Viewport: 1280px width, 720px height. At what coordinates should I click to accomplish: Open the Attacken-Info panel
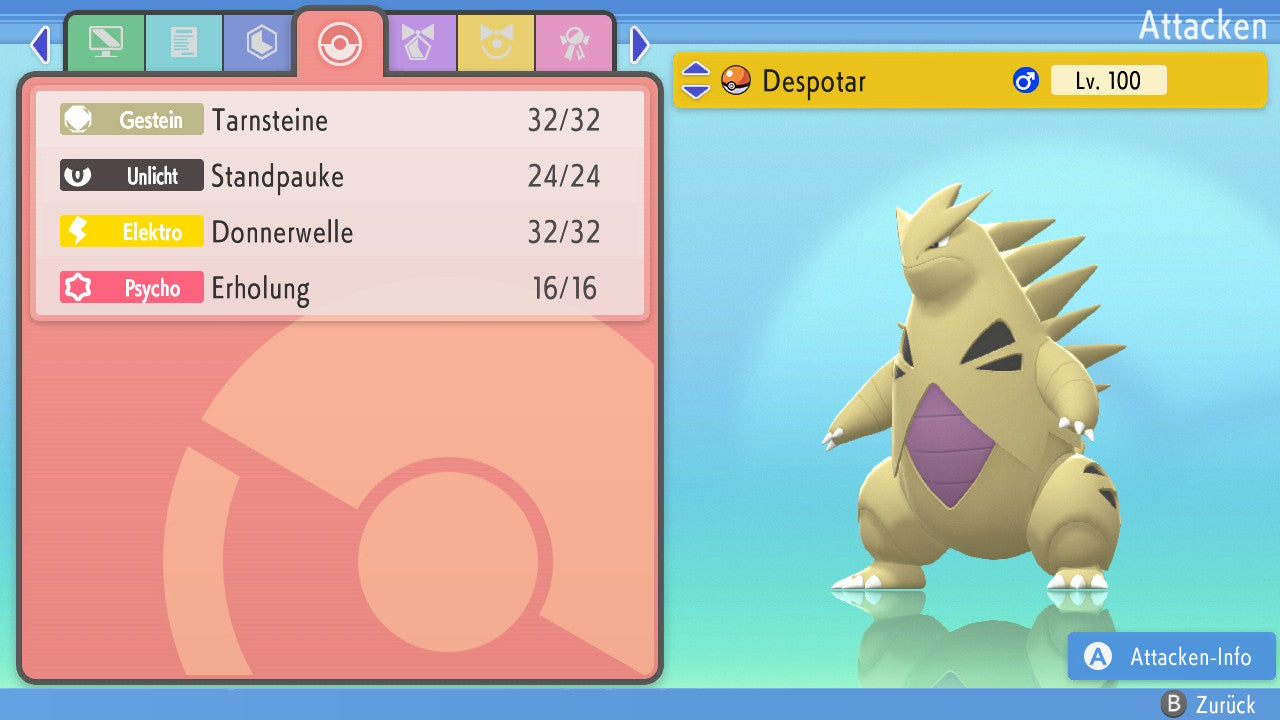1172,656
